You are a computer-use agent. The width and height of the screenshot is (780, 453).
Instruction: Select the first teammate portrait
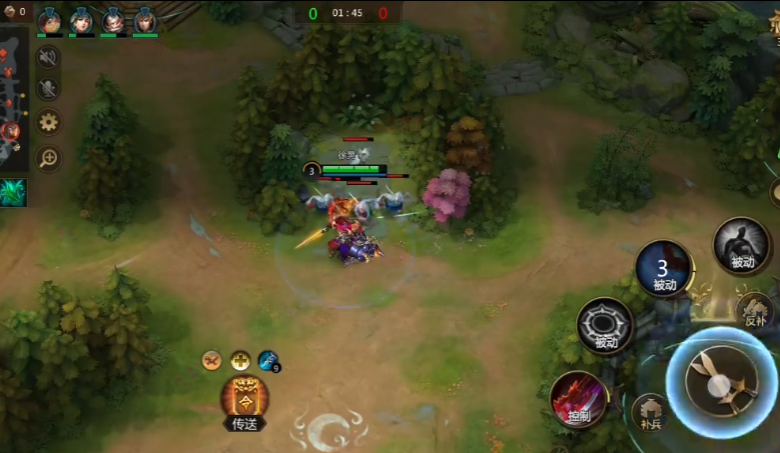(x=50, y=20)
